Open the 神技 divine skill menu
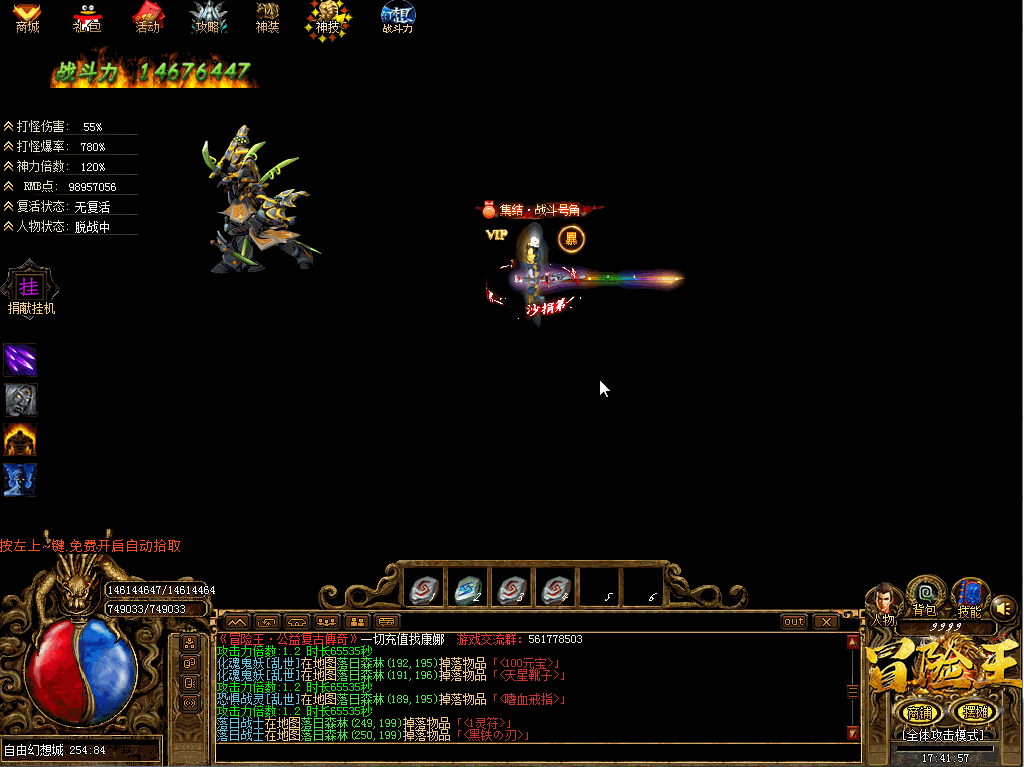The height and width of the screenshot is (767, 1024). (327, 18)
